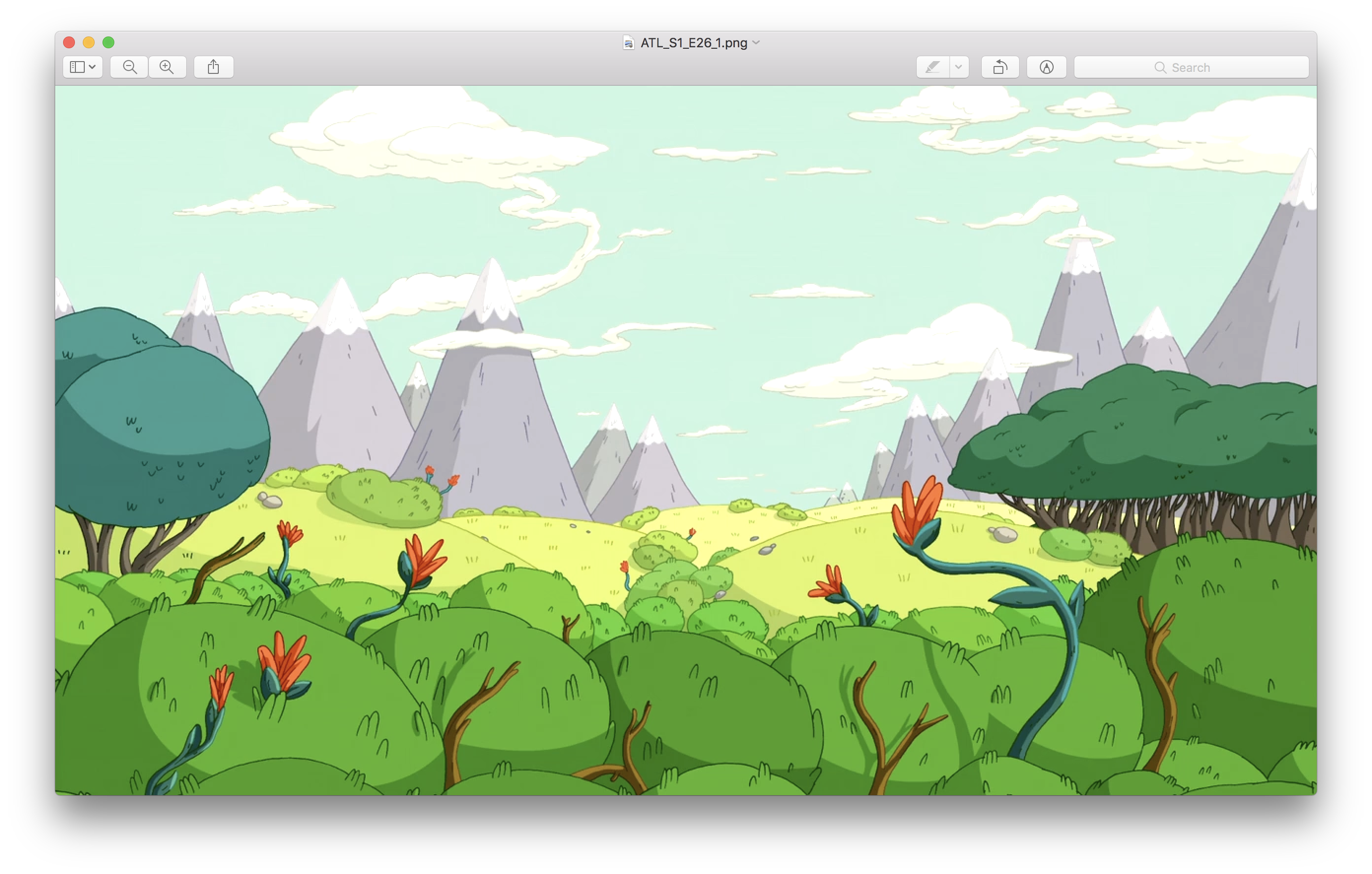Show the Markup toolbar
The height and width of the screenshot is (874, 1372).
click(1047, 67)
